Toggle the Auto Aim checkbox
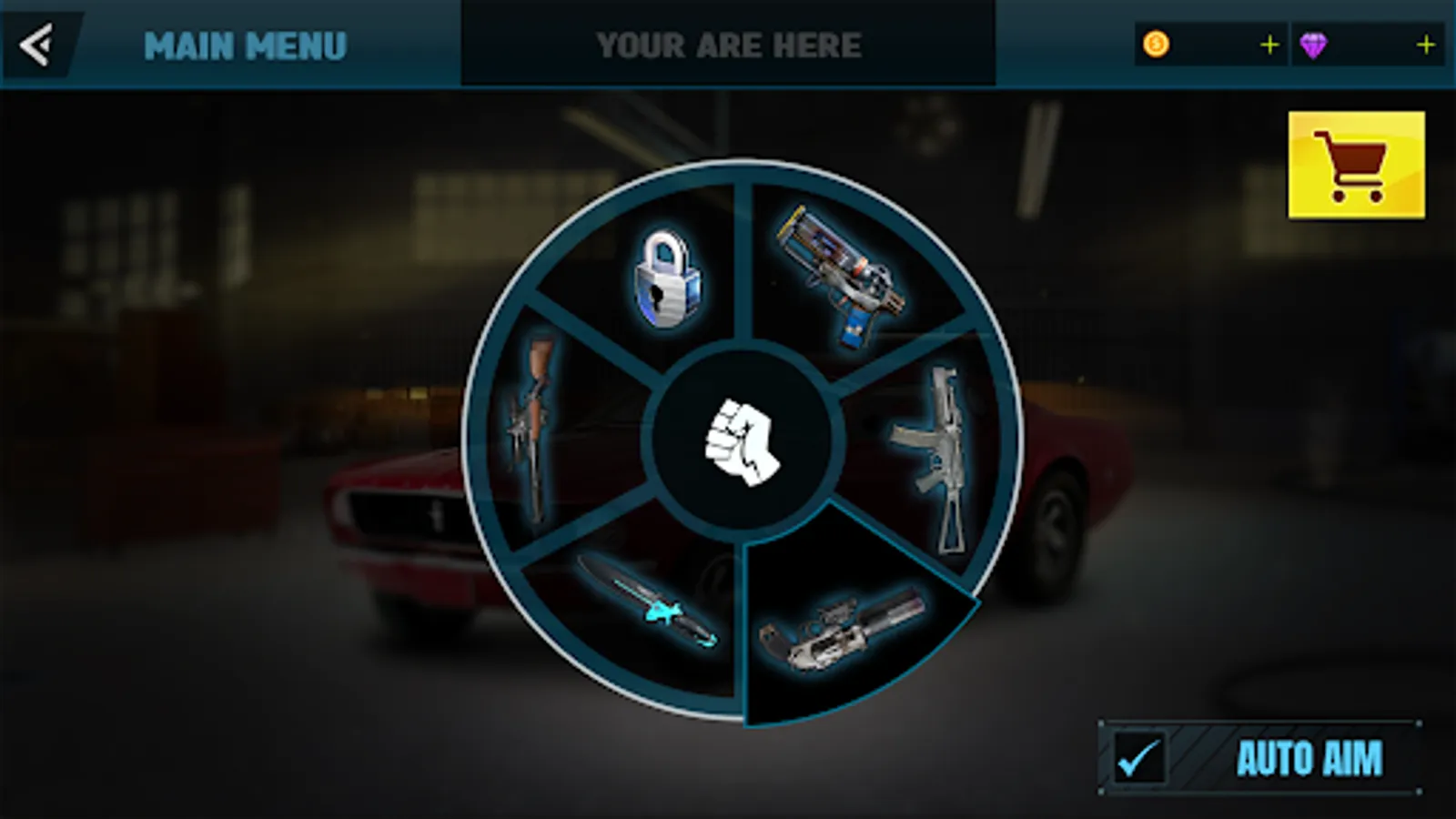The image size is (1456, 819). tap(1139, 757)
